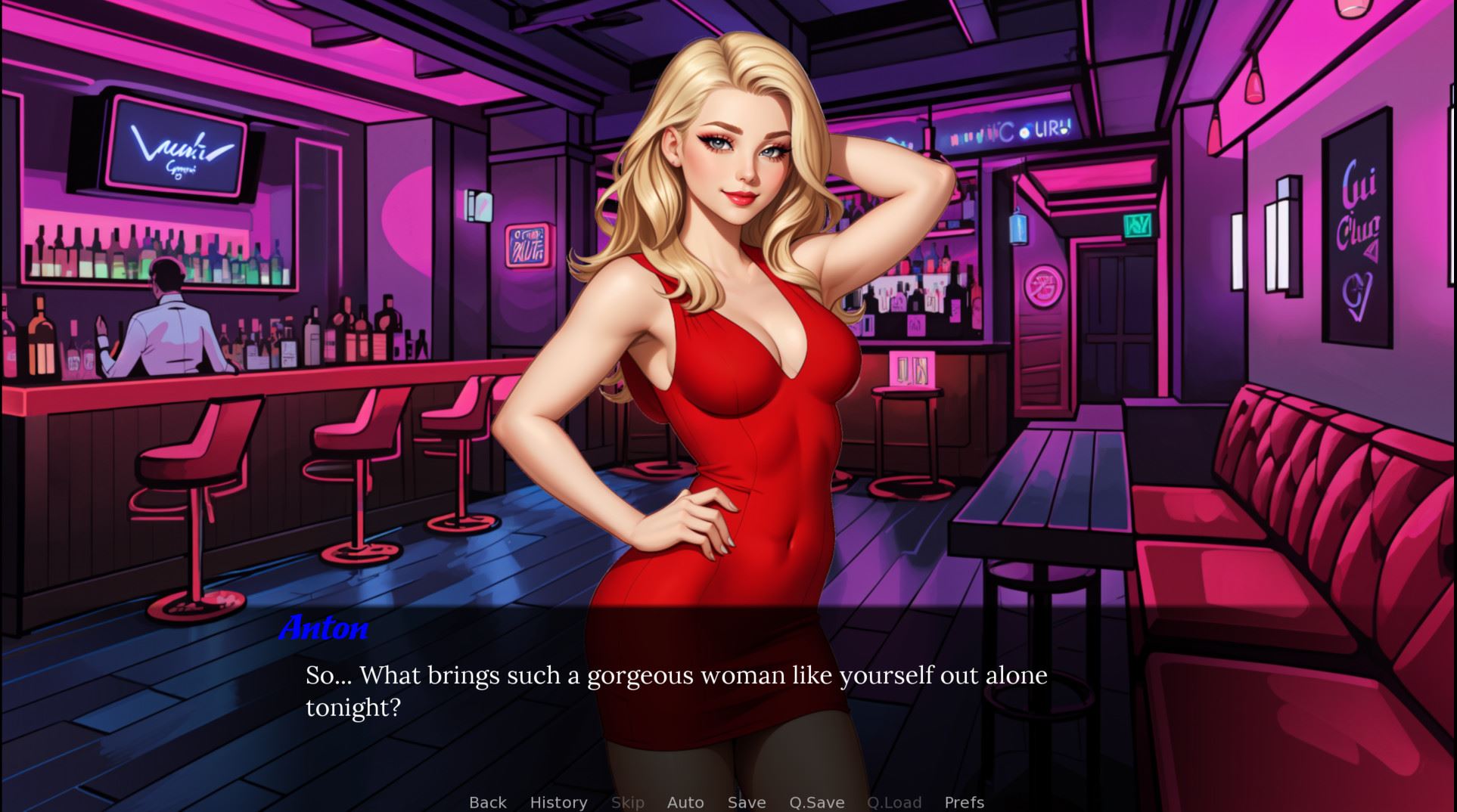Open the dialogue History log
The height and width of the screenshot is (812, 1457).
(x=558, y=802)
